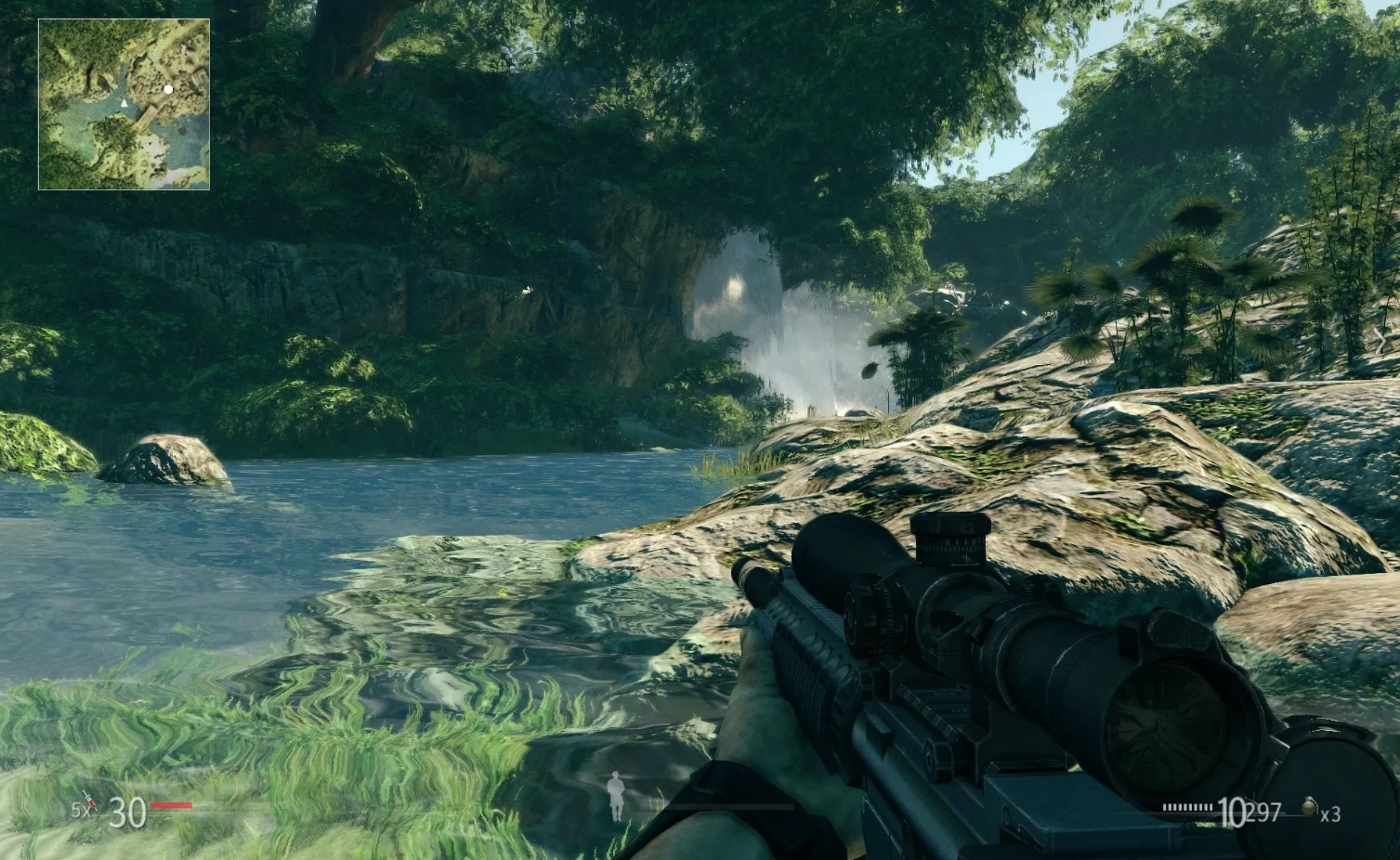Click the 5x scope zoom indicator
This screenshot has height=860, width=1400.
(x=80, y=809)
